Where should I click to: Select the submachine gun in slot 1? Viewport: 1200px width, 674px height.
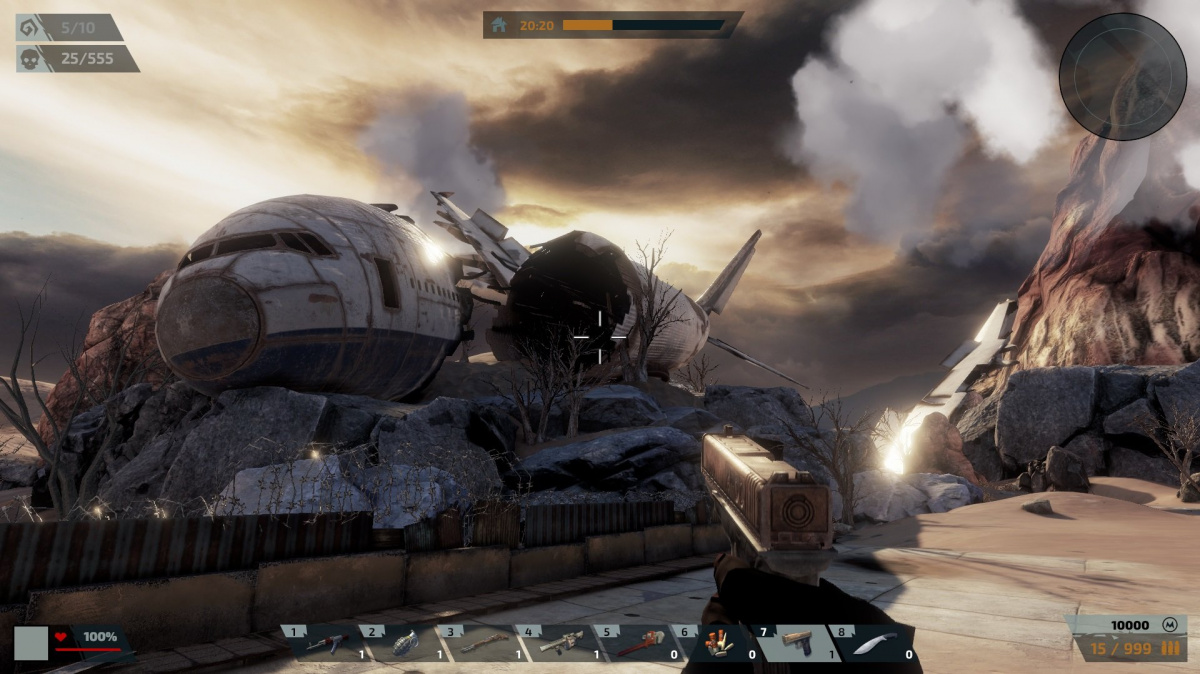click(327, 643)
